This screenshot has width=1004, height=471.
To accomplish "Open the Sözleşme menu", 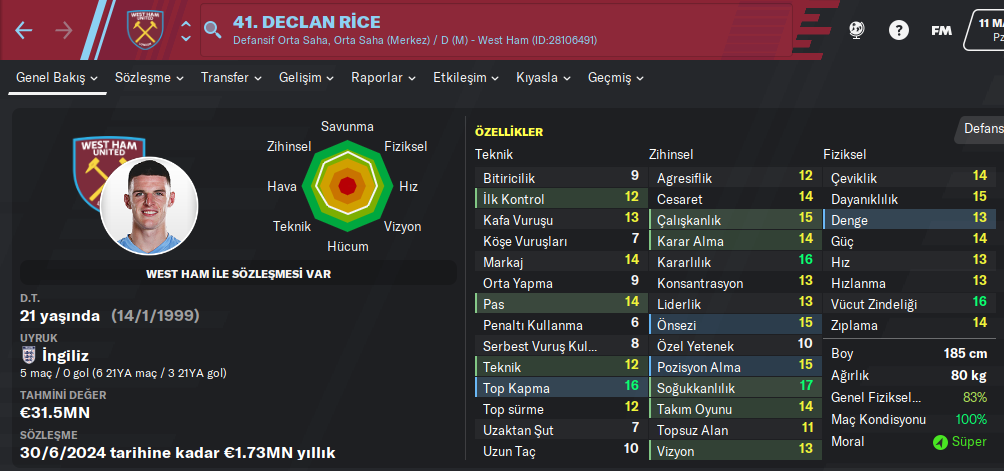I will [149, 77].
